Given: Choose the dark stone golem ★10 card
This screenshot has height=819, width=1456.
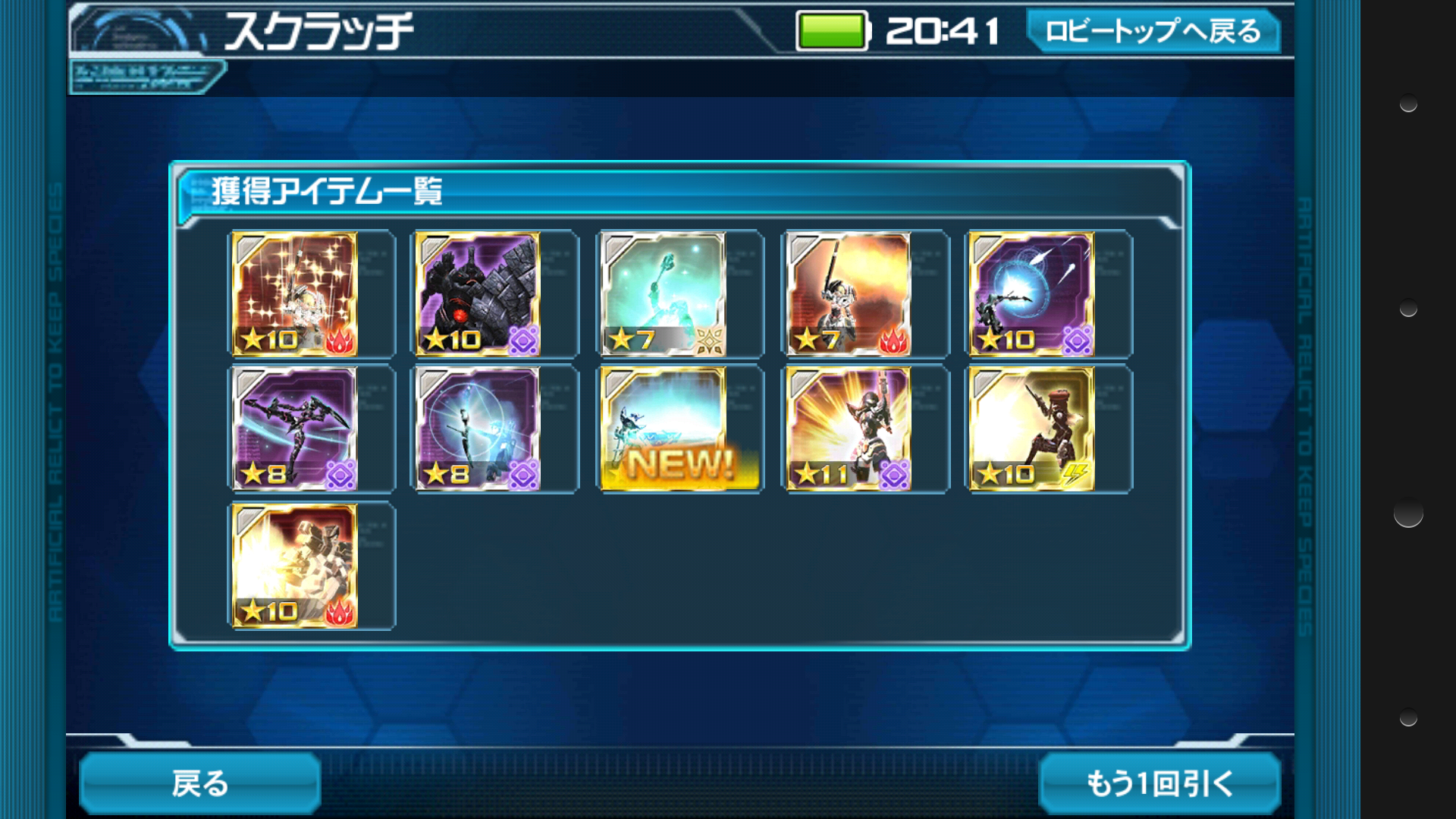Looking at the screenshot, I should point(478,294).
